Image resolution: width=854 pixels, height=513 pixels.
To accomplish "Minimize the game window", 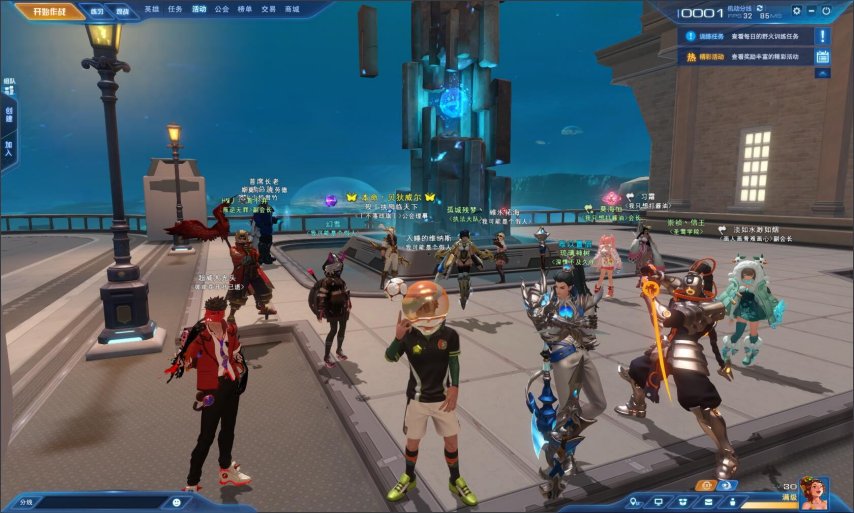I will tap(812, 11).
